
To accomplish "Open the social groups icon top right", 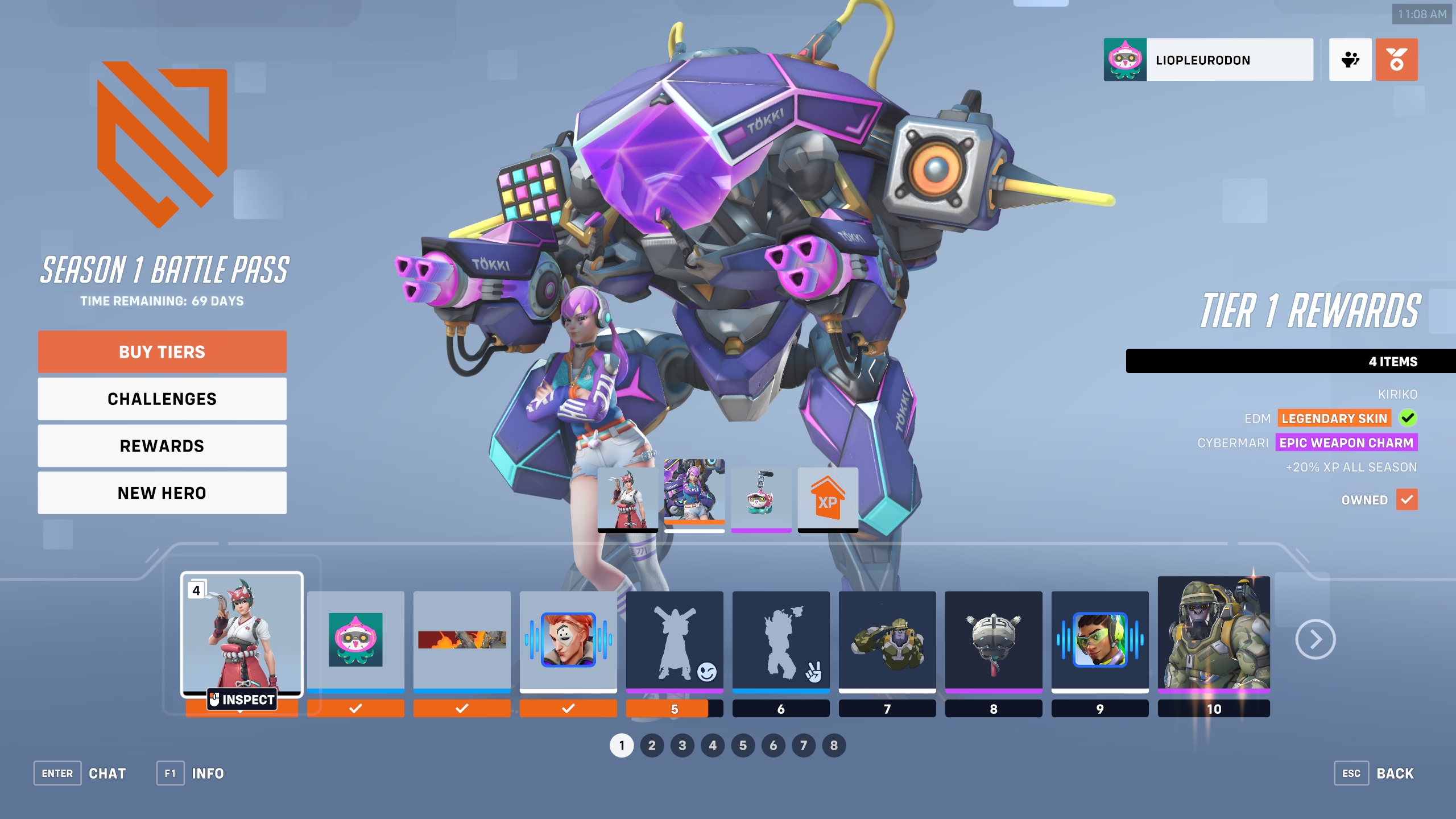I will coord(1349,59).
